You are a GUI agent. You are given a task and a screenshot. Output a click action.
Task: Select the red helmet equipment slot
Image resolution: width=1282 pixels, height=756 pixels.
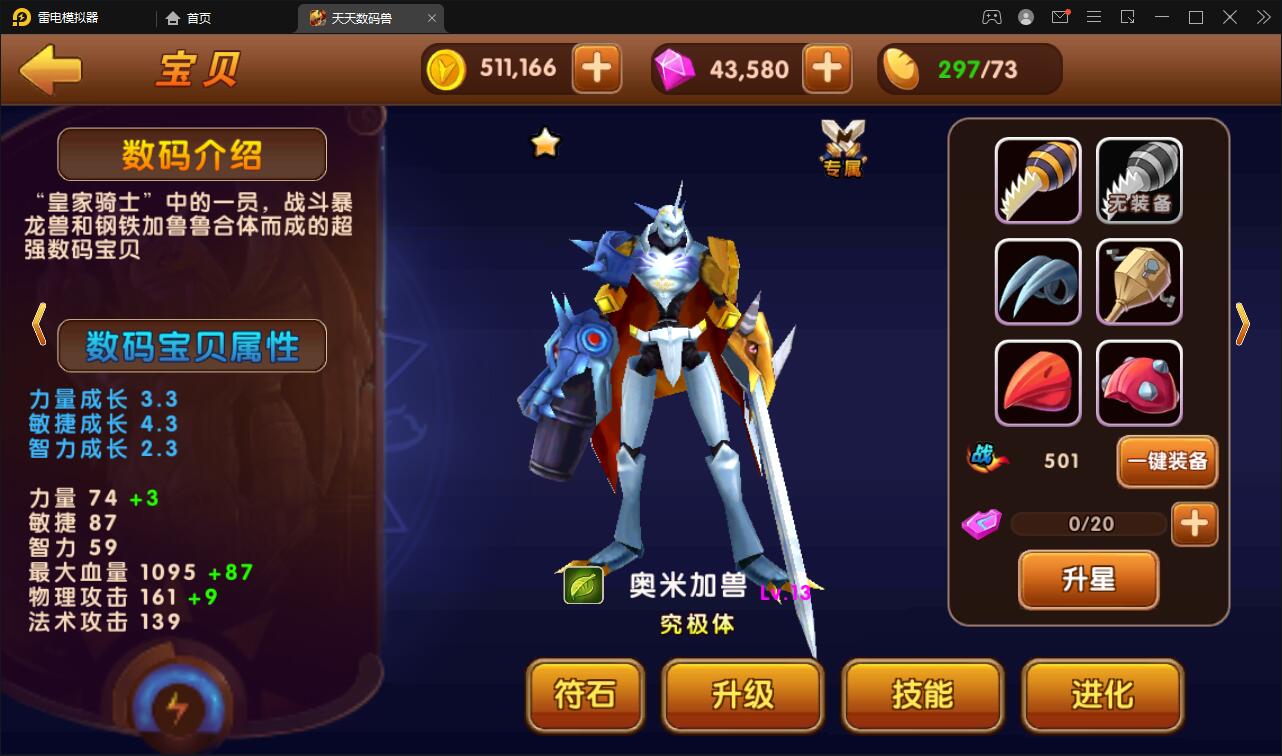(x=1139, y=383)
